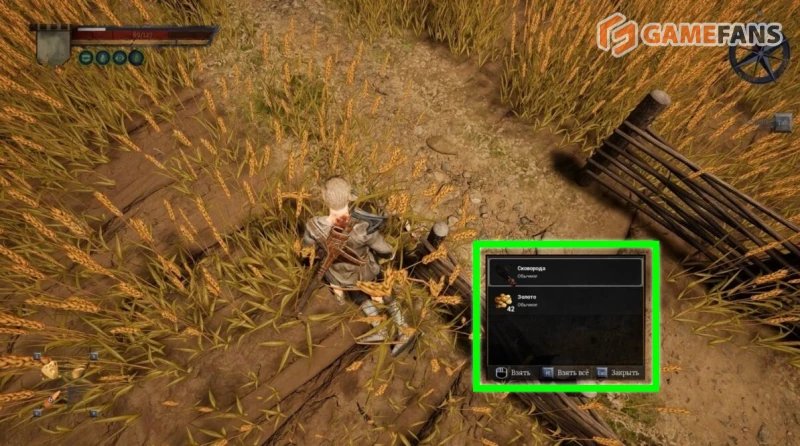Image resolution: width=800 pixels, height=446 pixels.
Task: Click the character portrait banner
Action: 53,43
